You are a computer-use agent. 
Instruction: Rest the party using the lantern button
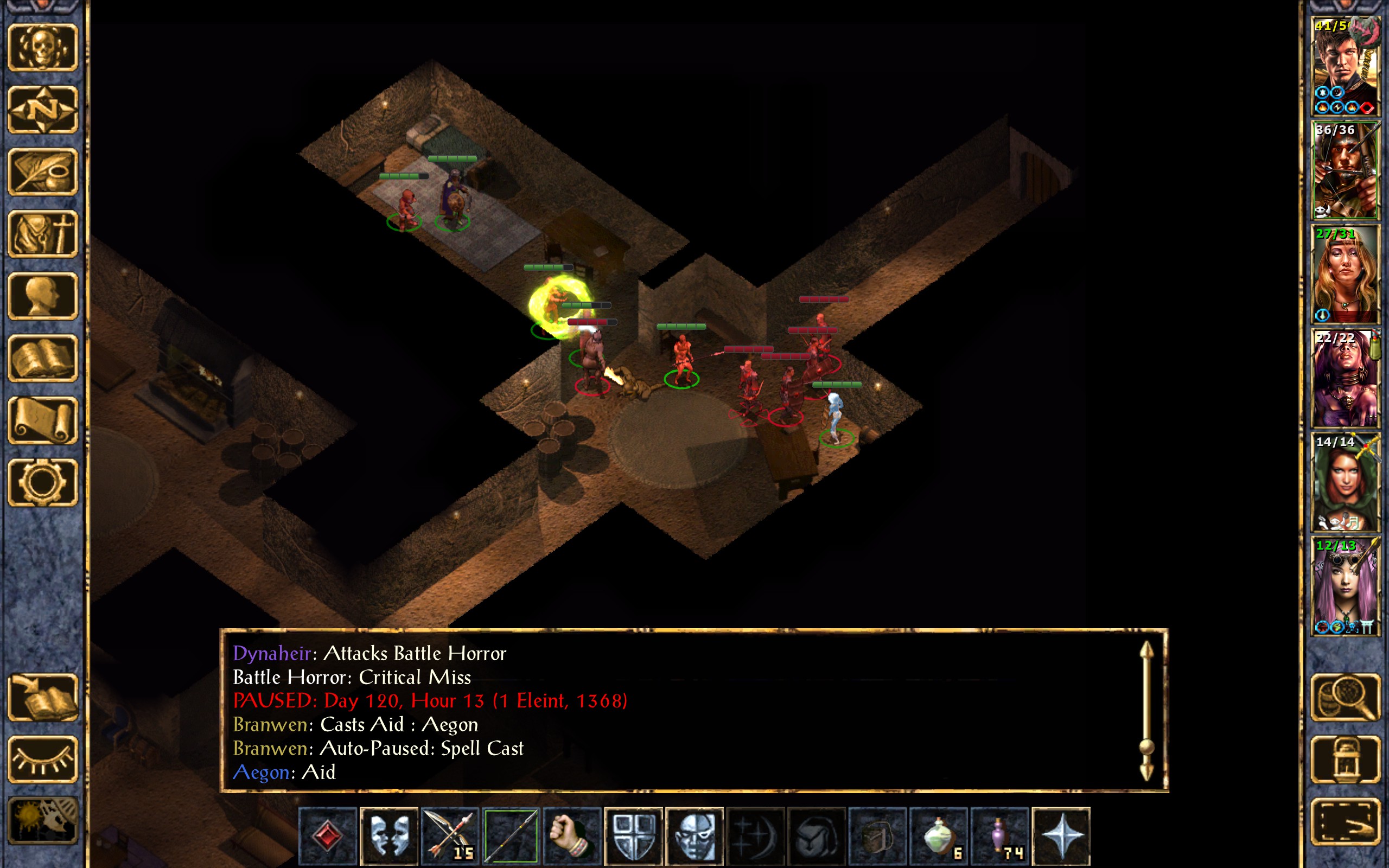click(1346, 759)
